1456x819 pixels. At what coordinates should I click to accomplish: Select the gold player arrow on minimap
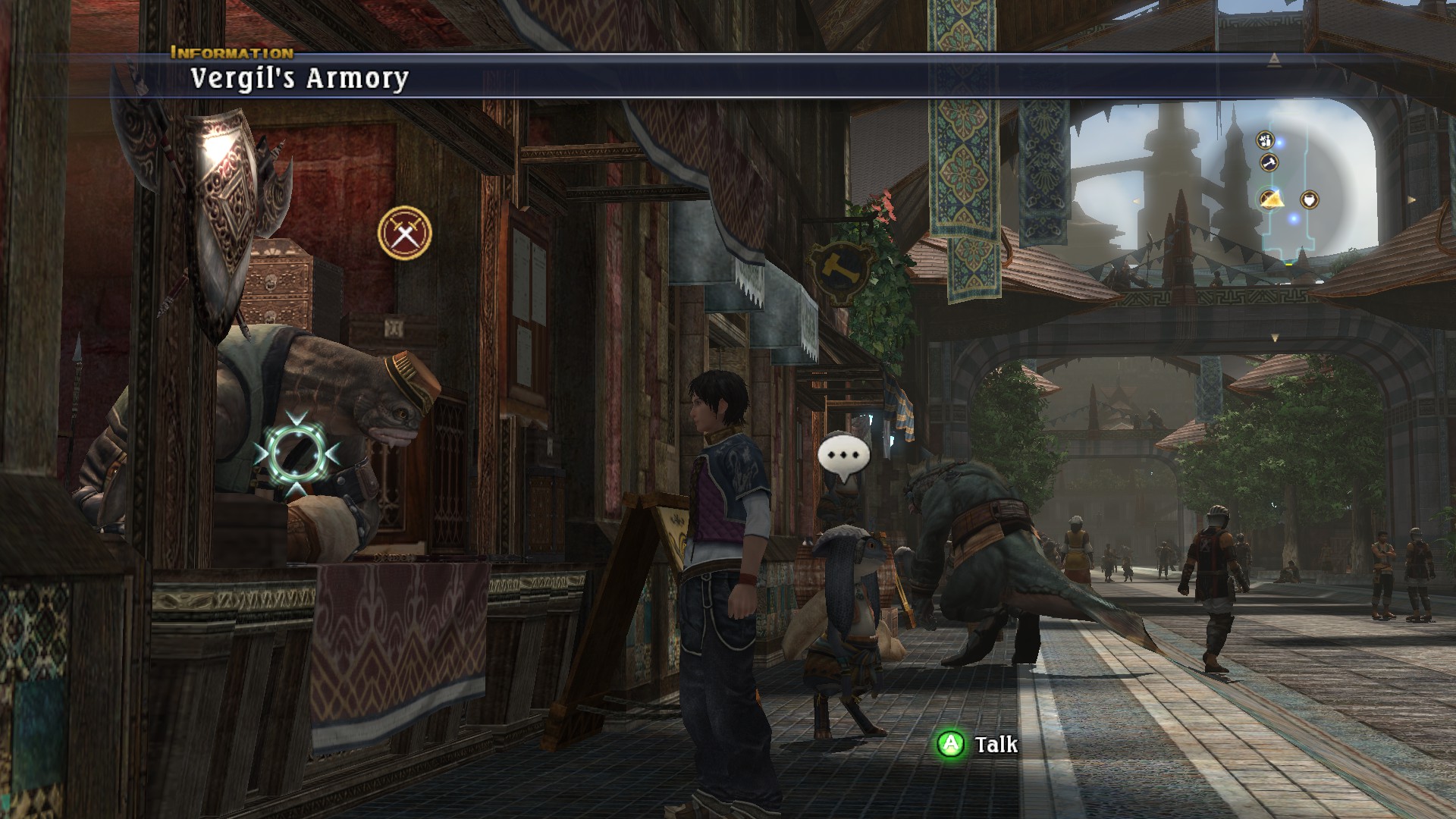point(1272,199)
